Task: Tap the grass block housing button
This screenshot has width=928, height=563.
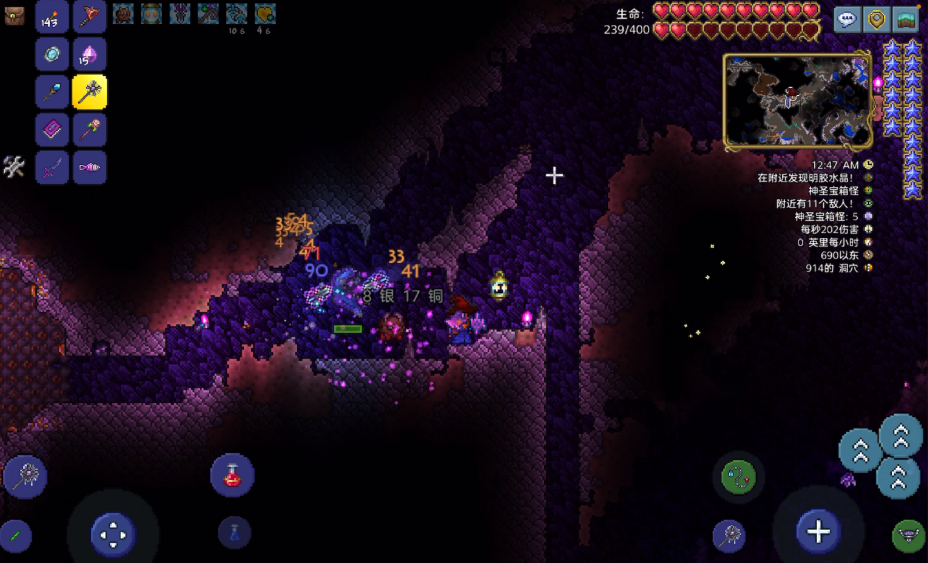Action: pos(906,19)
